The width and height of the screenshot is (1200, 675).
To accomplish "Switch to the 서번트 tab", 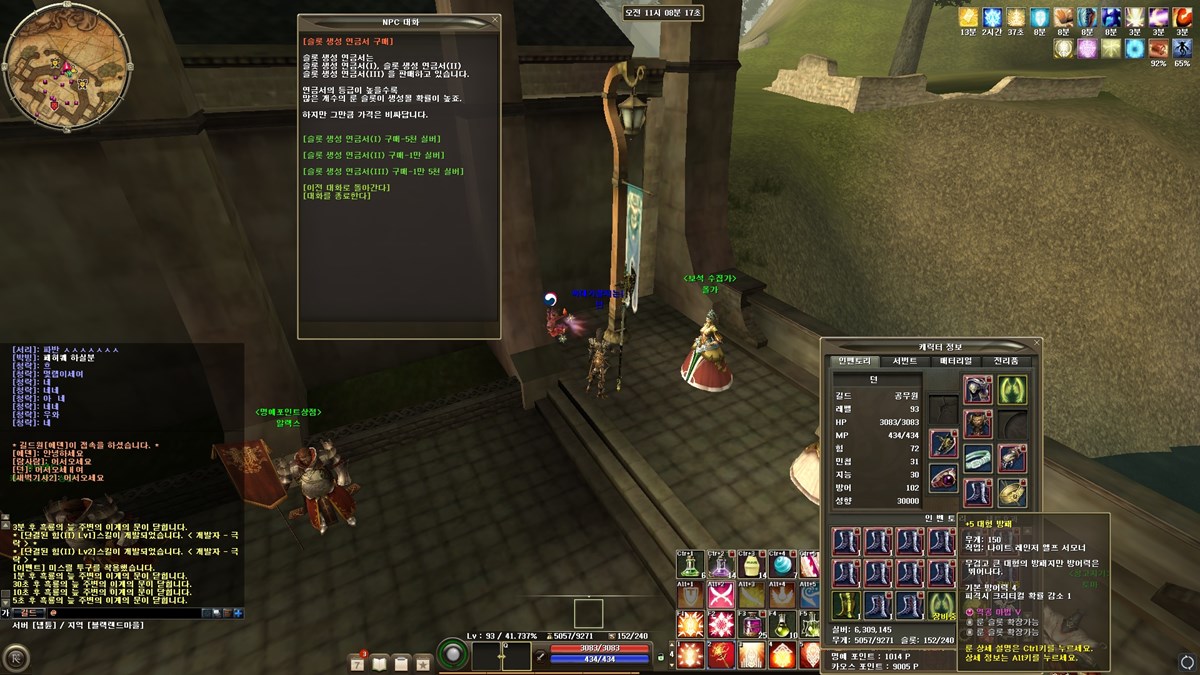I will tap(904, 361).
